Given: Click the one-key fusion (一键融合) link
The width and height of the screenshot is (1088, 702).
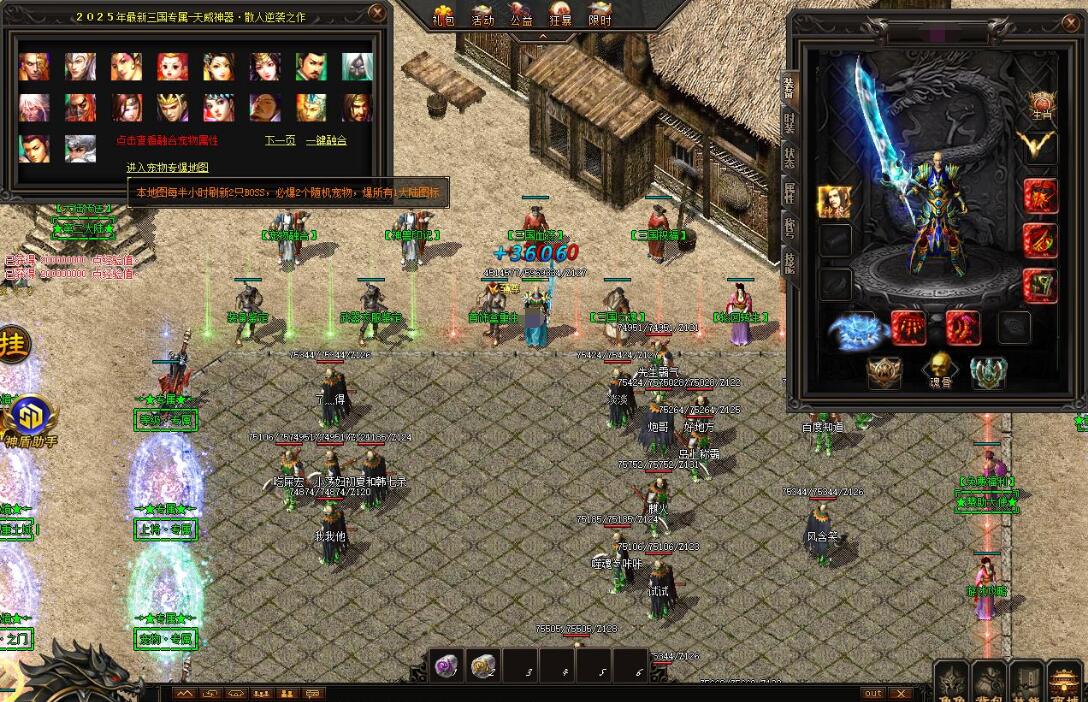Looking at the screenshot, I should click(x=326, y=141).
